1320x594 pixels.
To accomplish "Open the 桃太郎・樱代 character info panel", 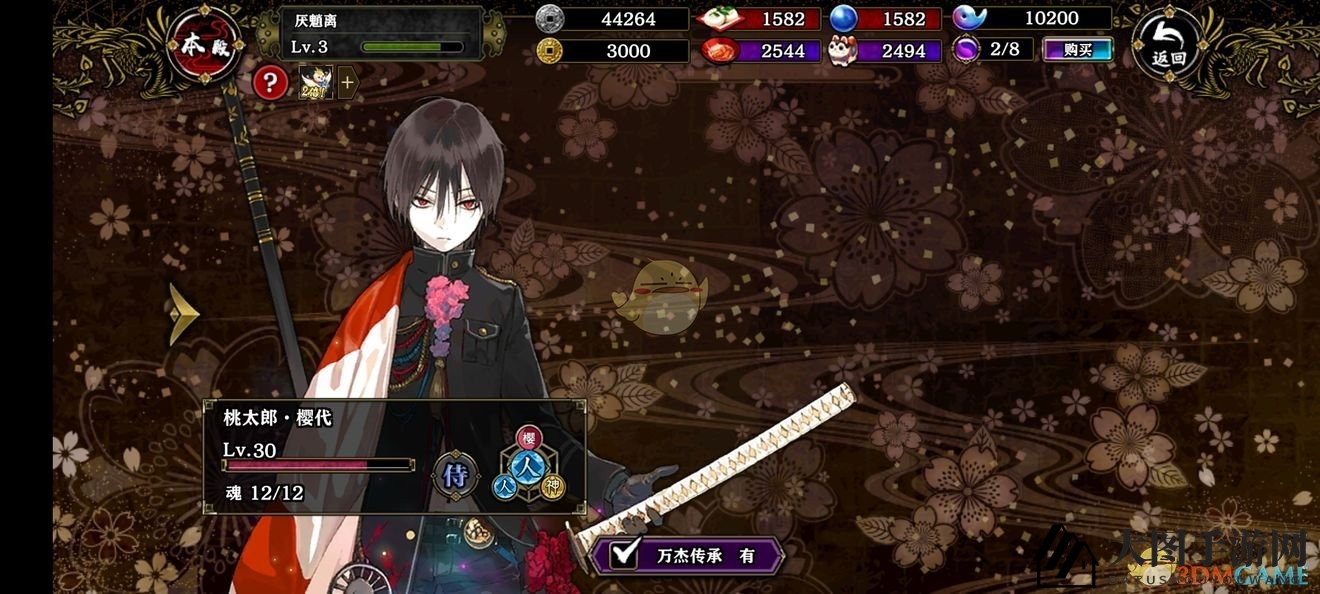I will pyautogui.click(x=320, y=456).
